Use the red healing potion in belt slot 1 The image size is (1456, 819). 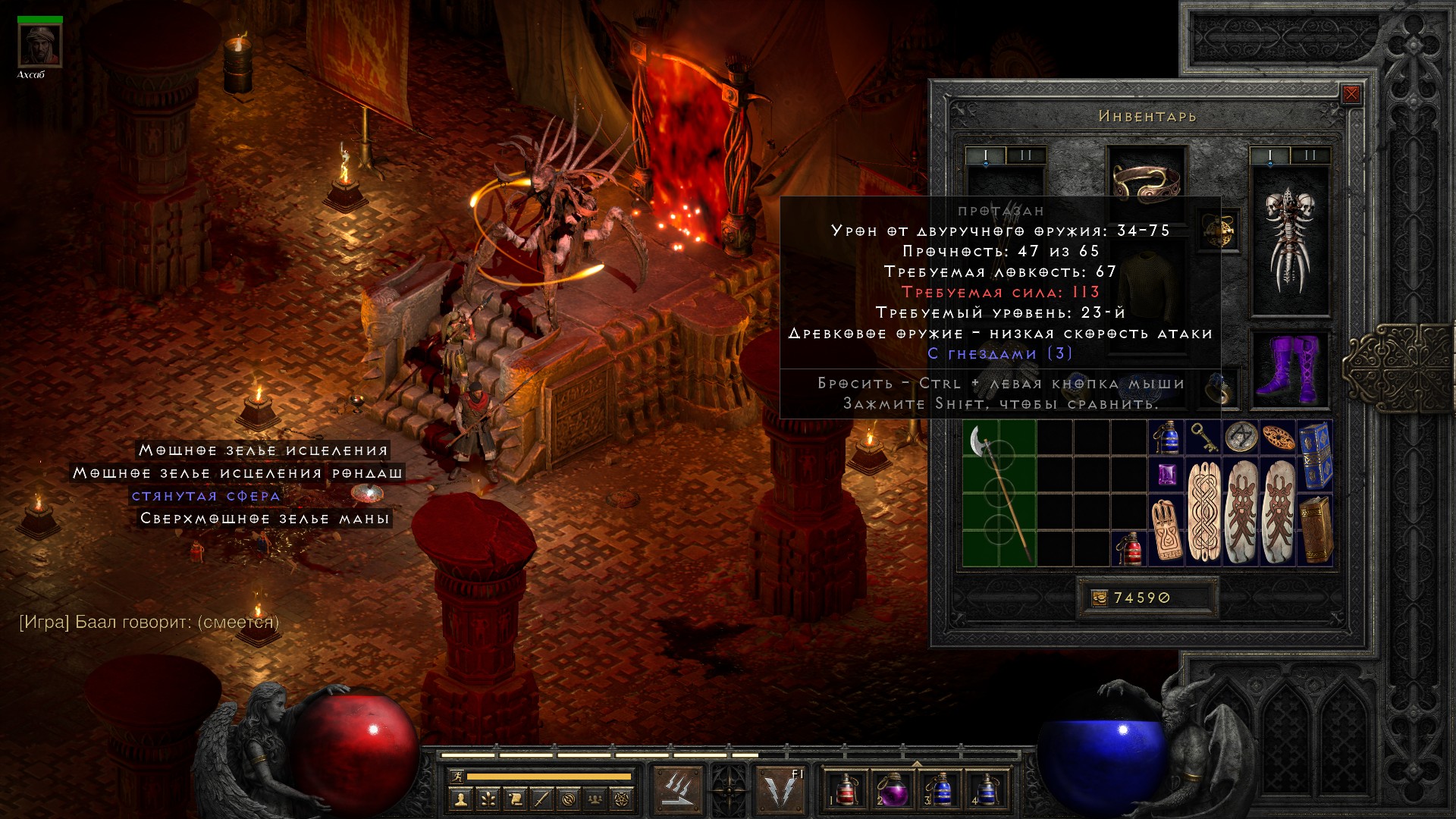point(846,790)
